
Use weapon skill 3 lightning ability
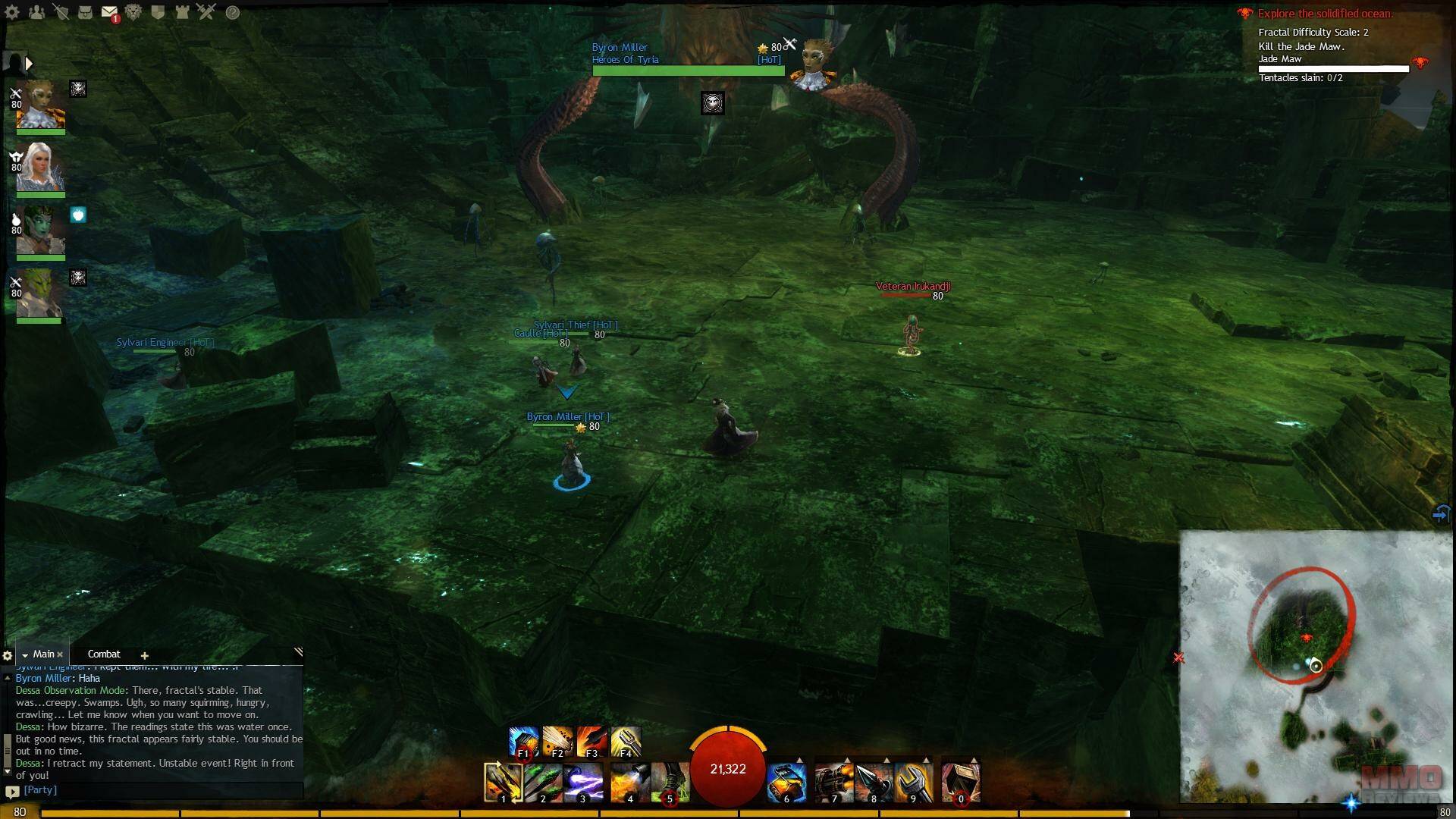click(583, 782)
